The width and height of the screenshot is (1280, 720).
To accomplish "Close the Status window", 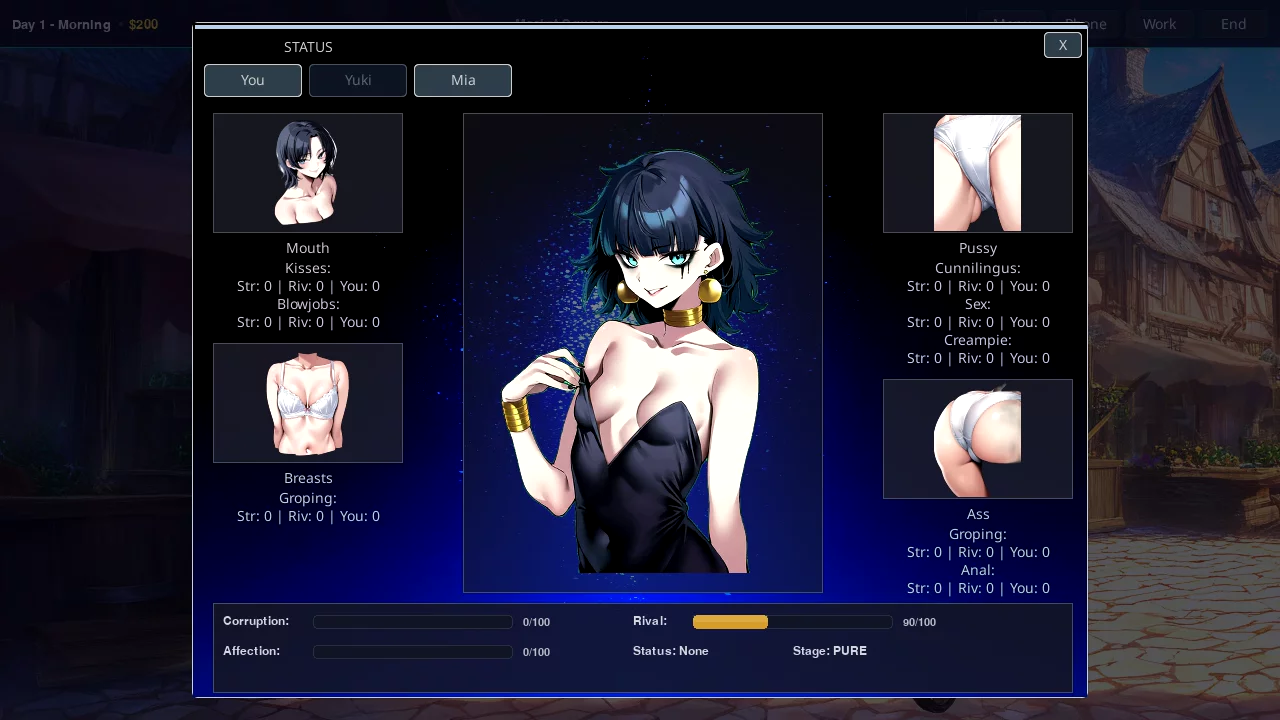I will point(1062,45).
